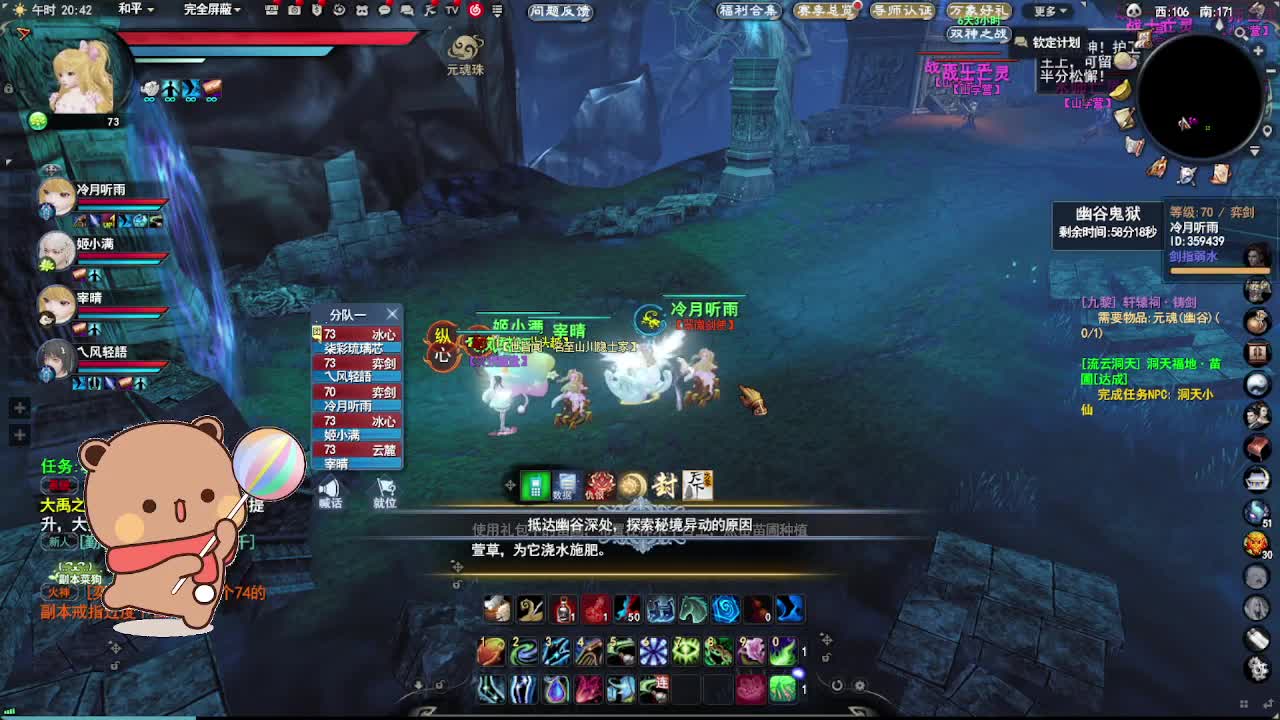Close the 分队一 team panel

[391, 313]
